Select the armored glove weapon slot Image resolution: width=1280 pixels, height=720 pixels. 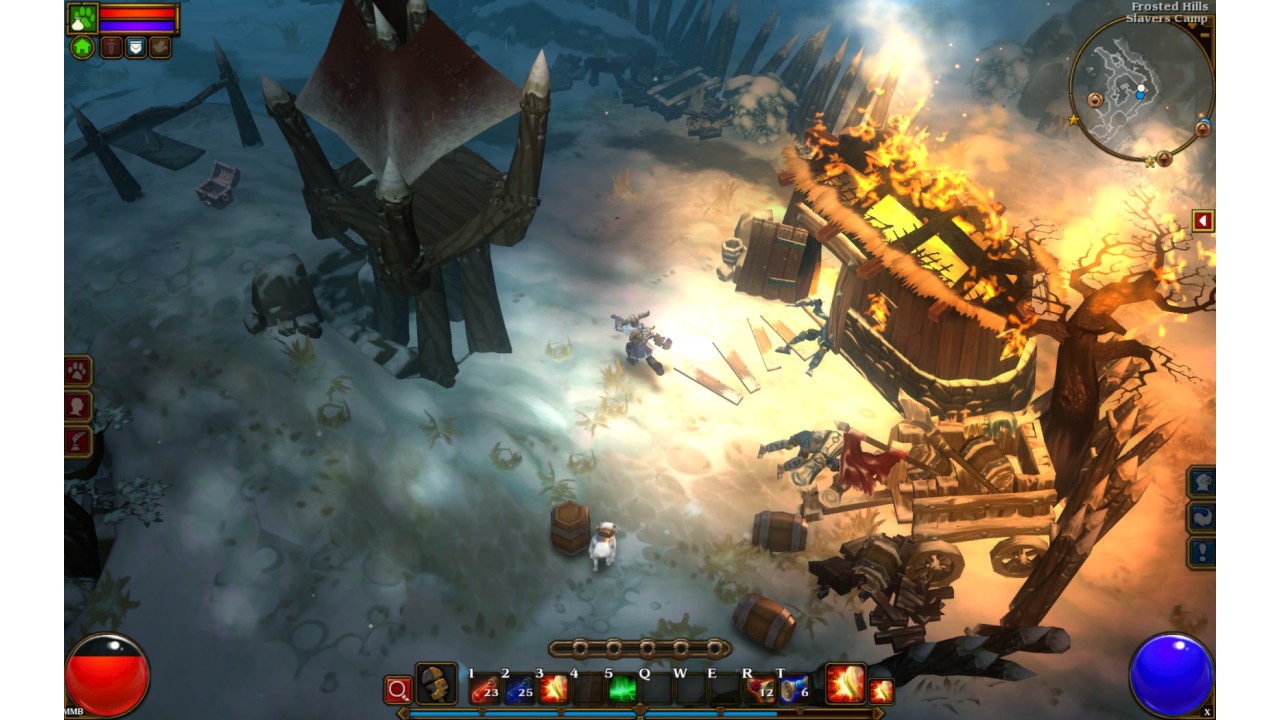(x=437, y=684)
